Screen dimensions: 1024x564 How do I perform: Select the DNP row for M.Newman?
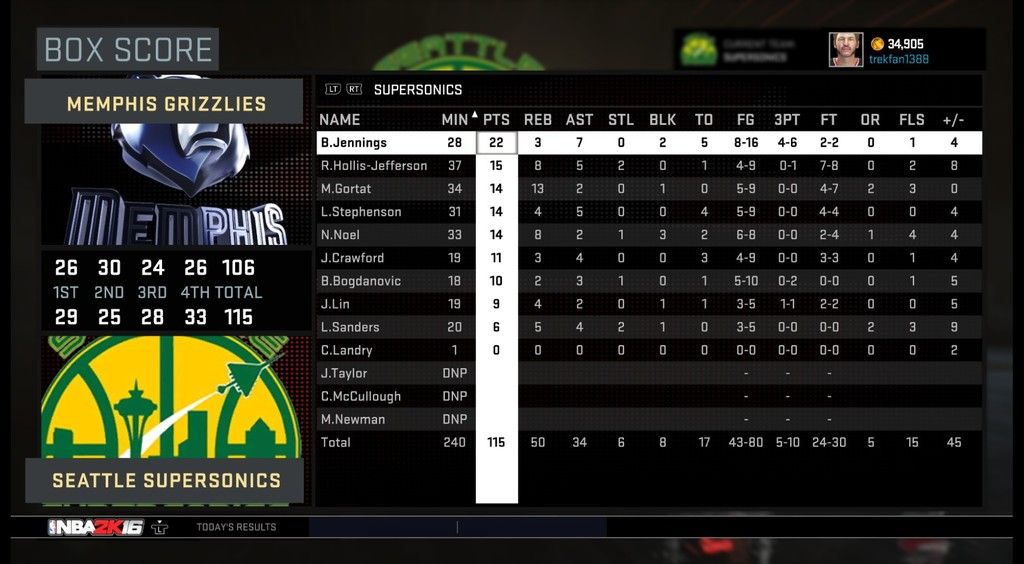(x=352, y=419)
